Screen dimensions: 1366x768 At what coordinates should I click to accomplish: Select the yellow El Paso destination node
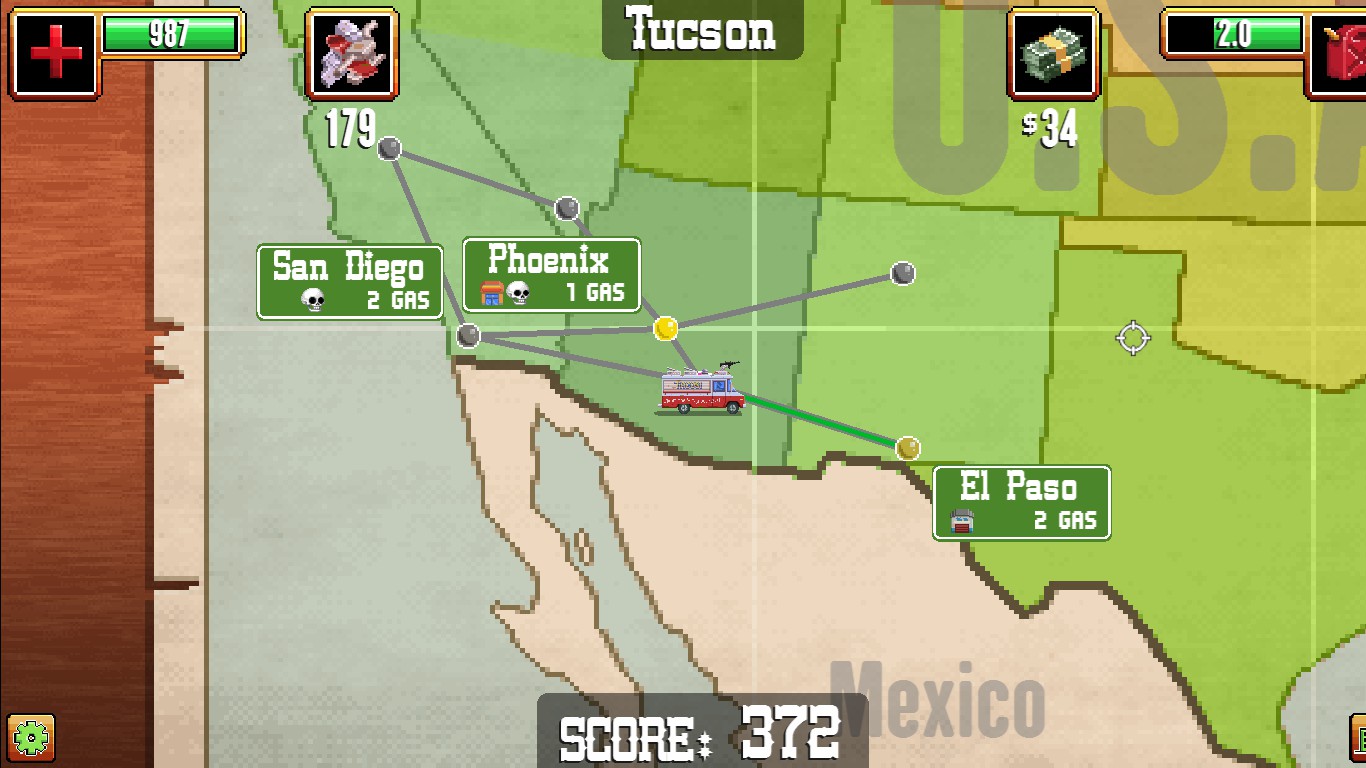907,449
